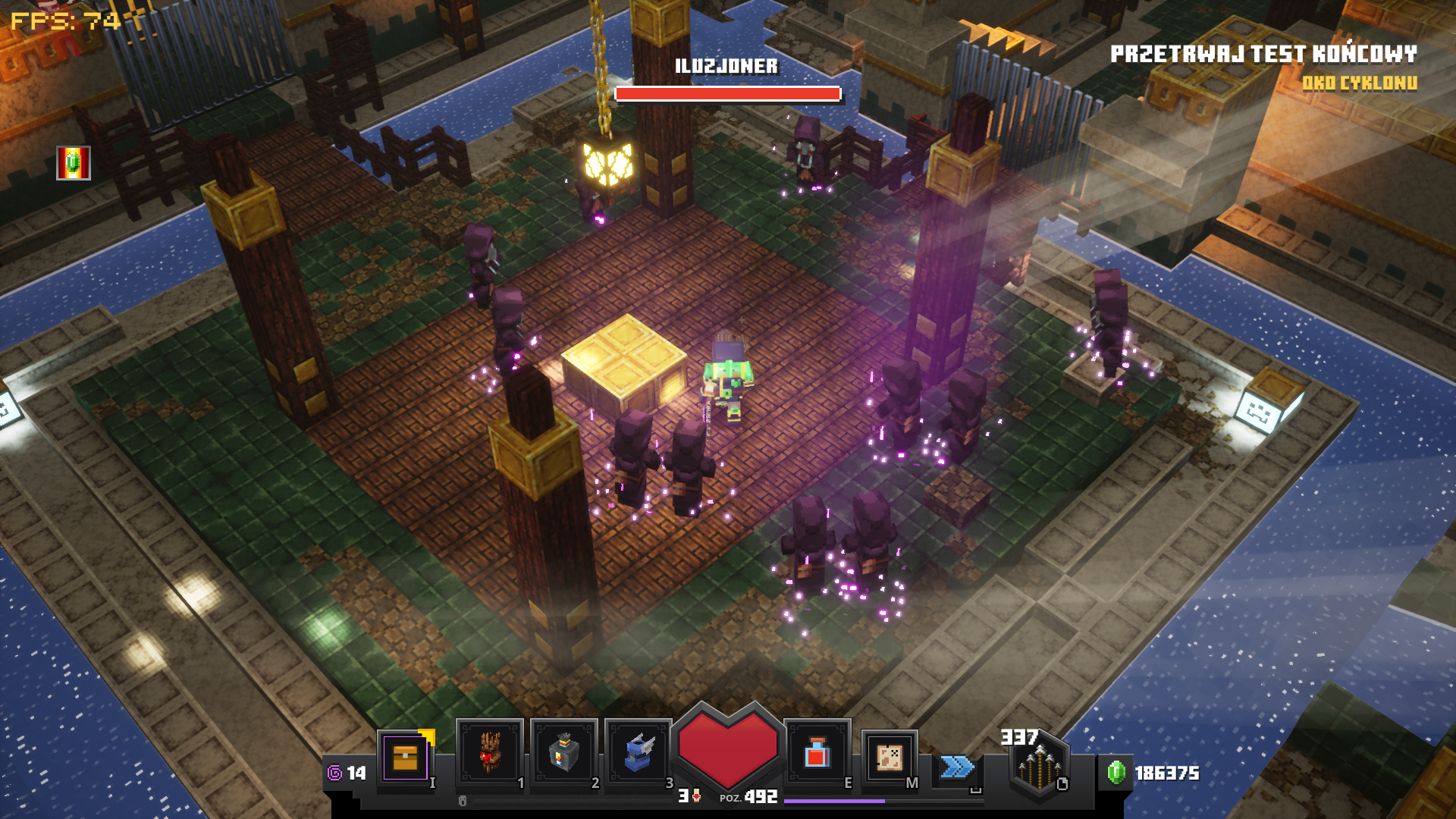Drink the red health potion

817,753
